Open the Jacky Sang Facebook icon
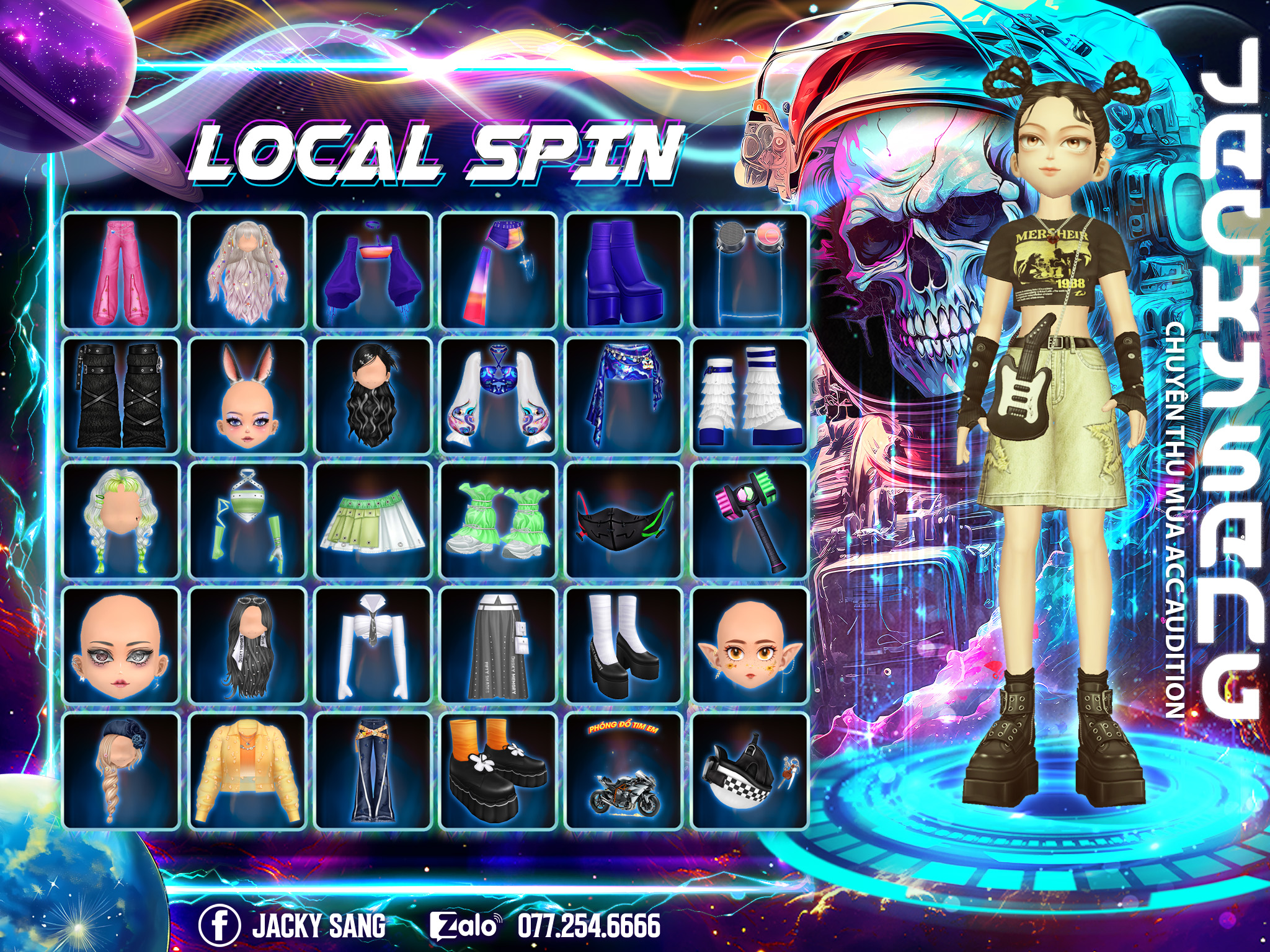 [220, 926]
